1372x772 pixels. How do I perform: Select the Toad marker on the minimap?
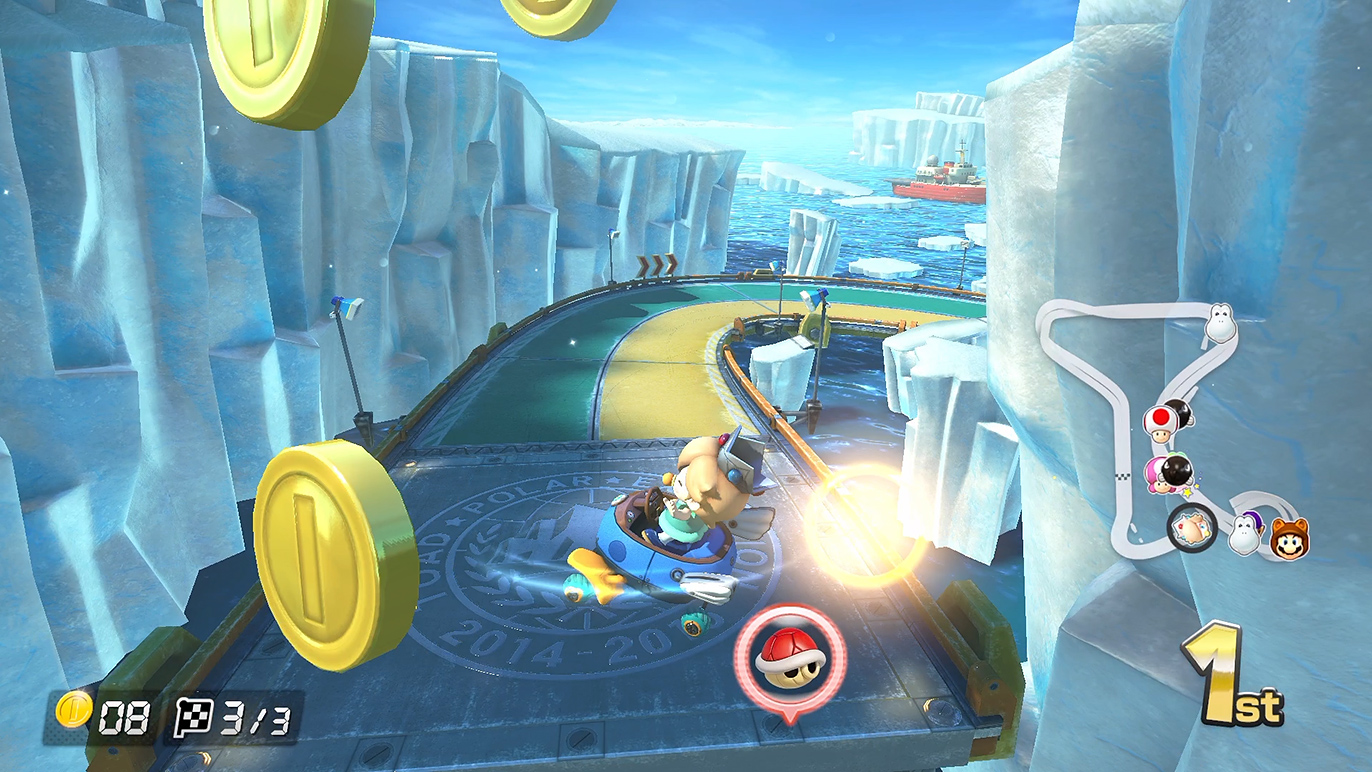(1160, 422)
